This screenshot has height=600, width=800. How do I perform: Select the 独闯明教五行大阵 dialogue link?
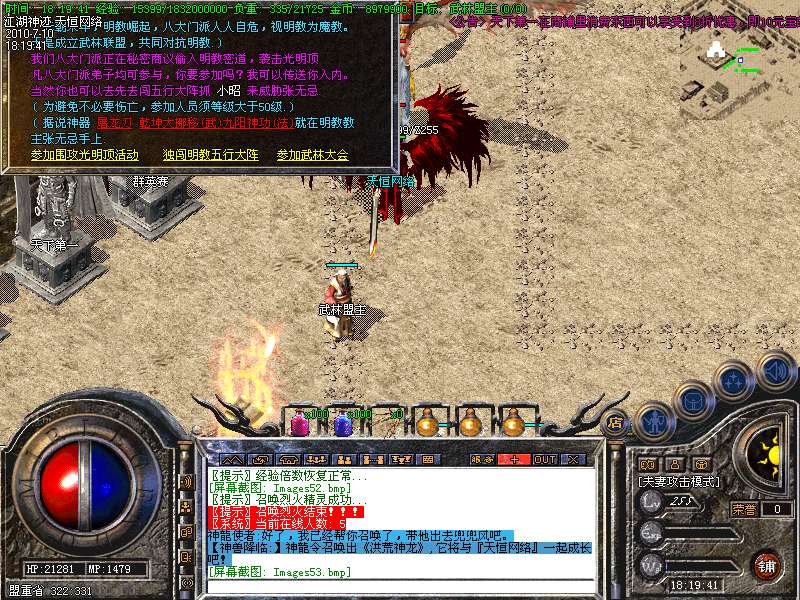210,155
